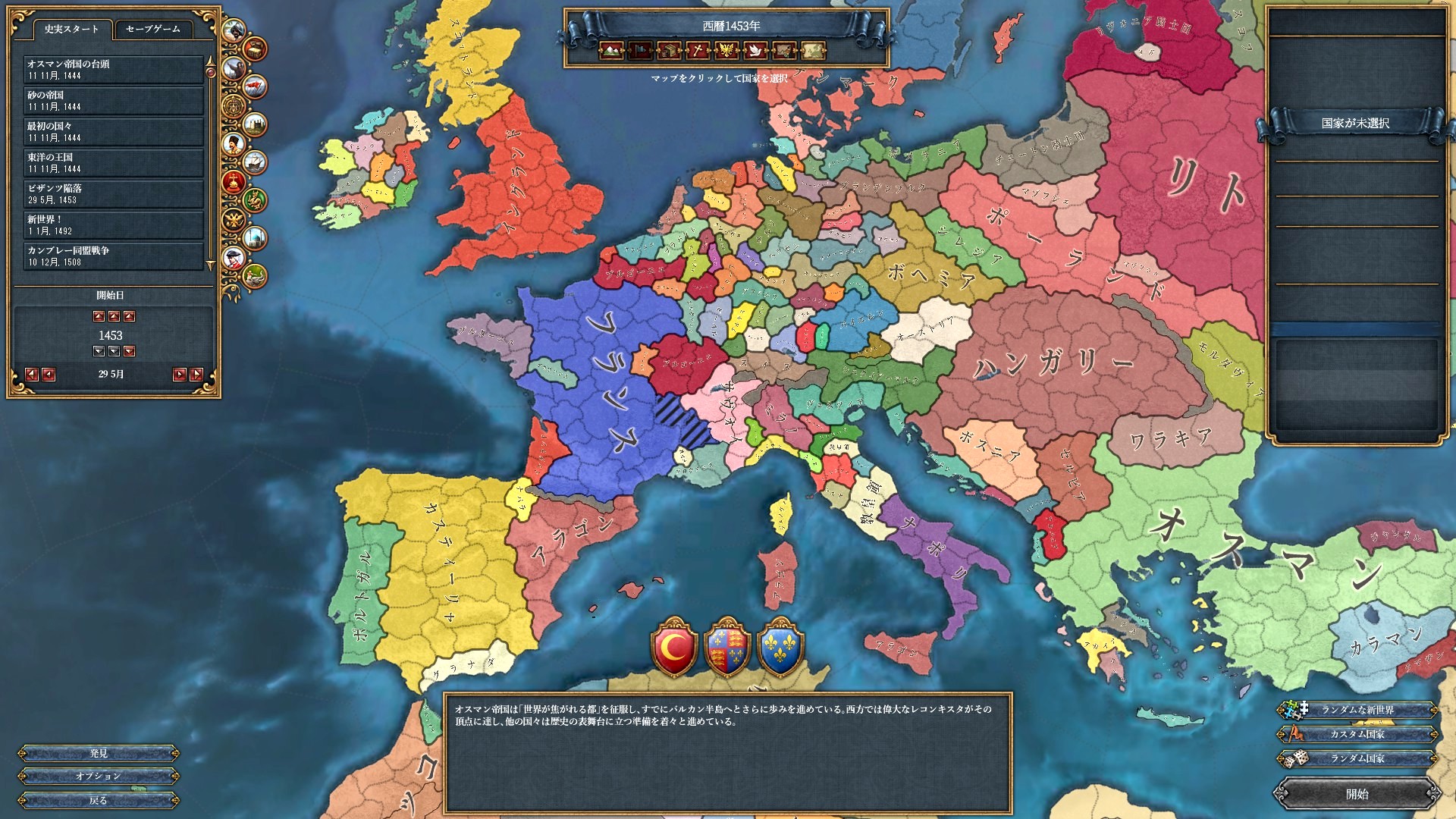Viewport: 1456px width, 819px height.
Task: Decrease the start year with the down arrow
Action: tap(112, 350)
